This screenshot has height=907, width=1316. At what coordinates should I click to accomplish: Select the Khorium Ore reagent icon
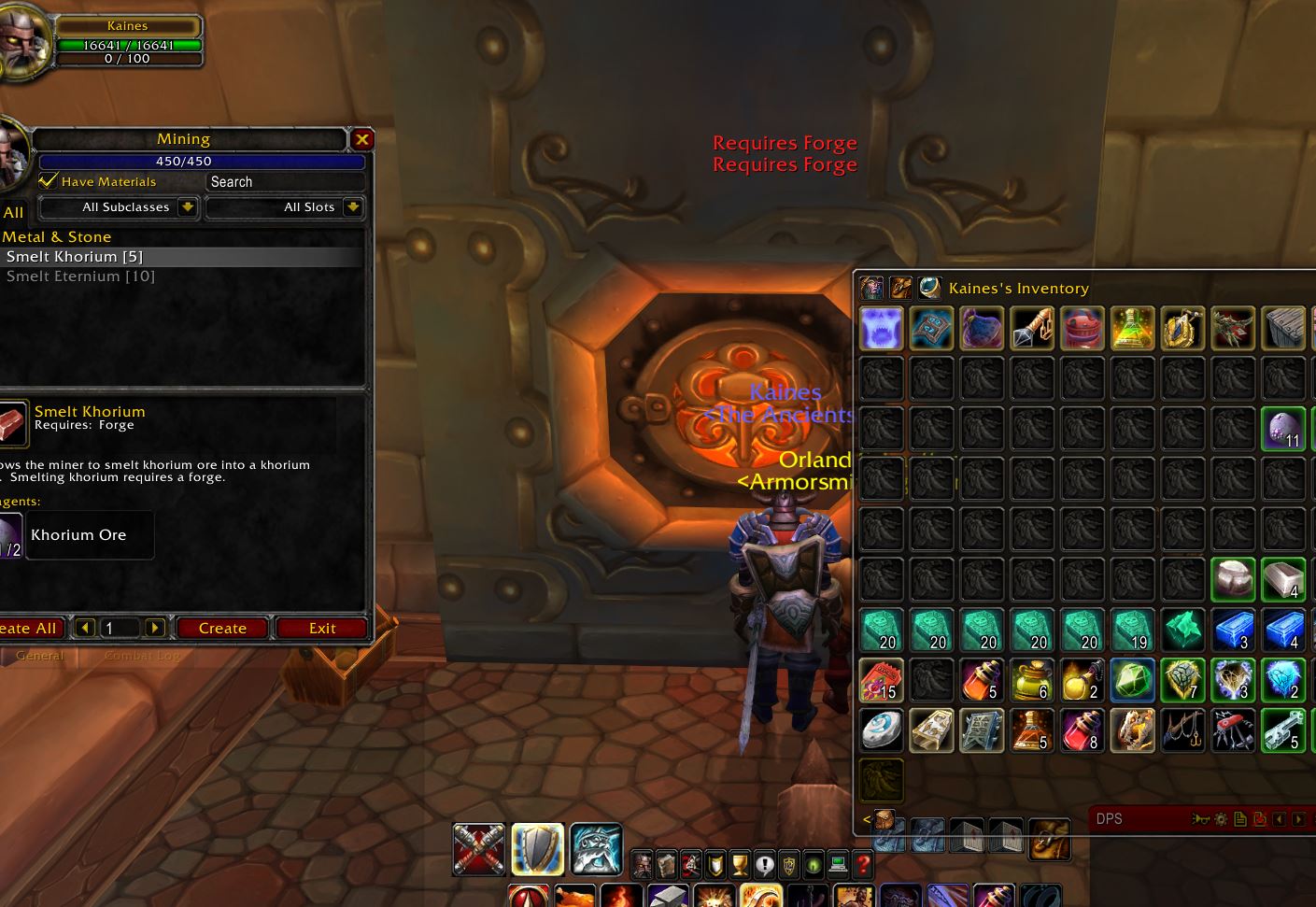point(9,534)
